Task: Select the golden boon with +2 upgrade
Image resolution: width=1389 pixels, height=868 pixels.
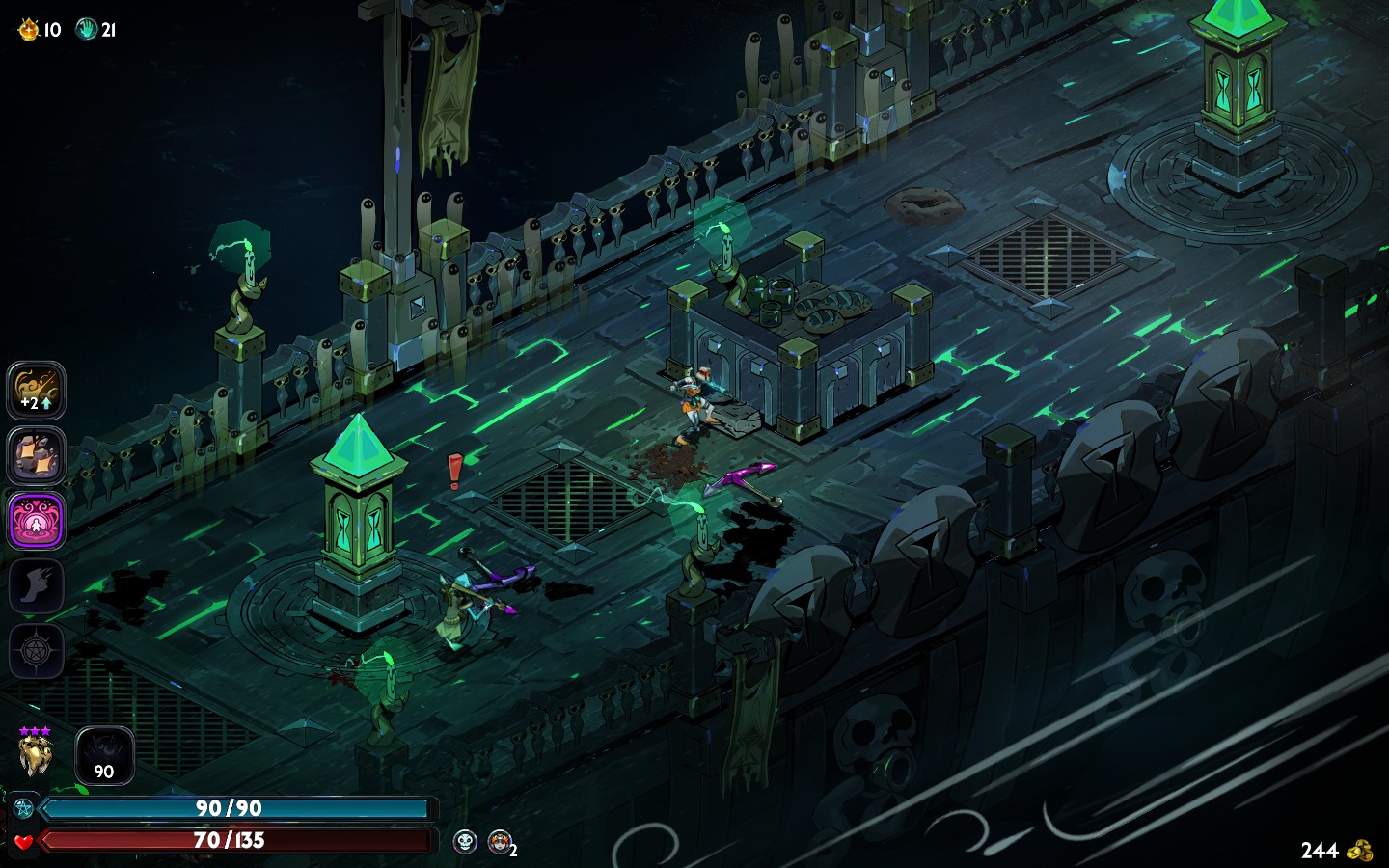Action: click(x=37, y=391)
